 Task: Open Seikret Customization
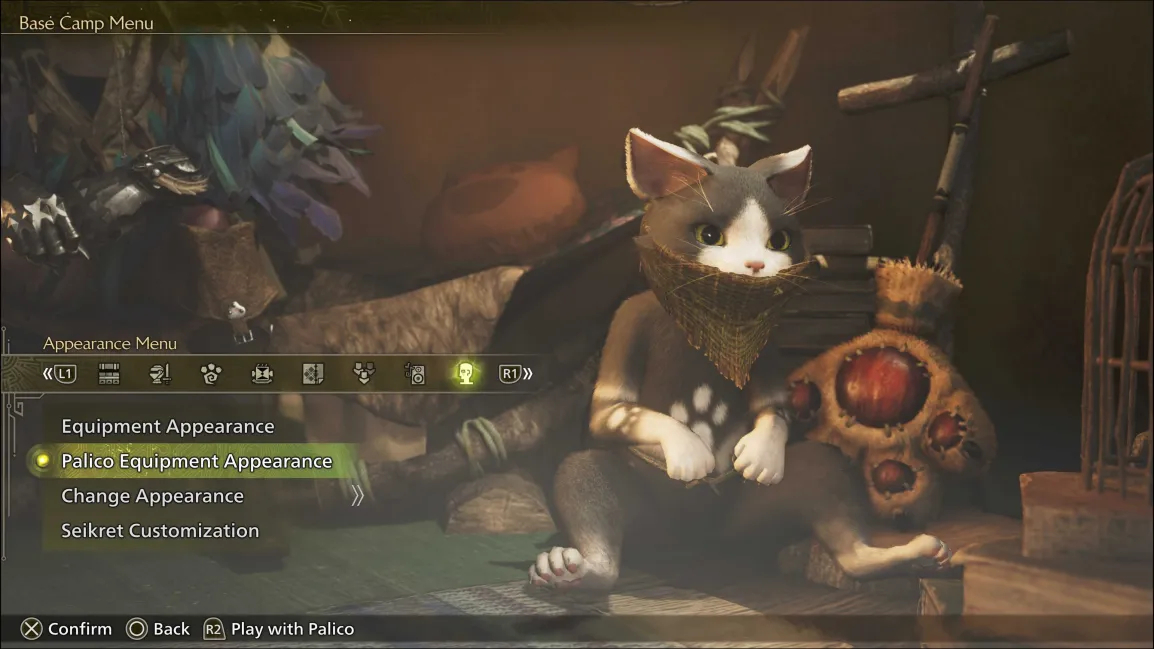click(160, 531)
